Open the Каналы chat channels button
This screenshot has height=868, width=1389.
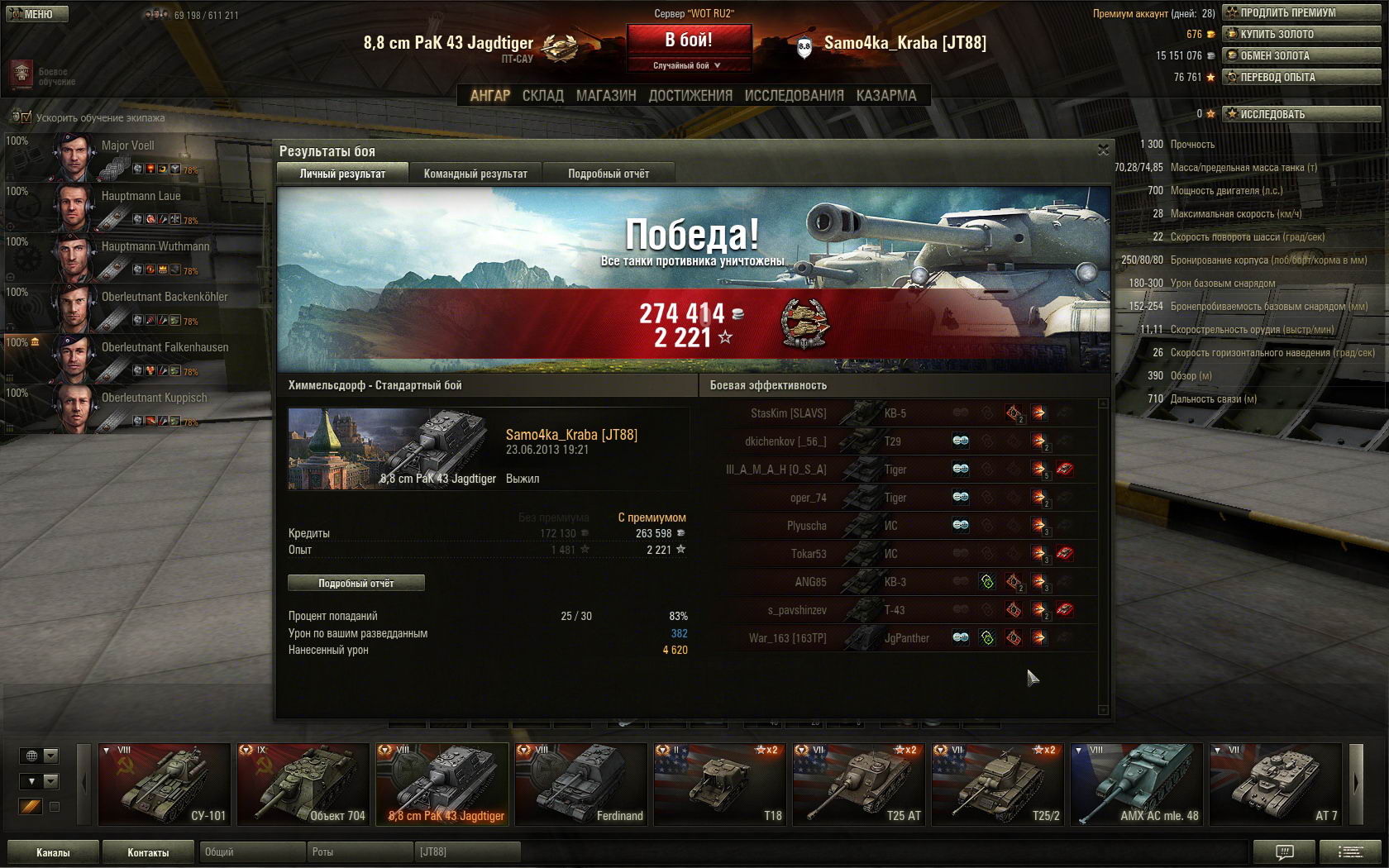point(53,852)
